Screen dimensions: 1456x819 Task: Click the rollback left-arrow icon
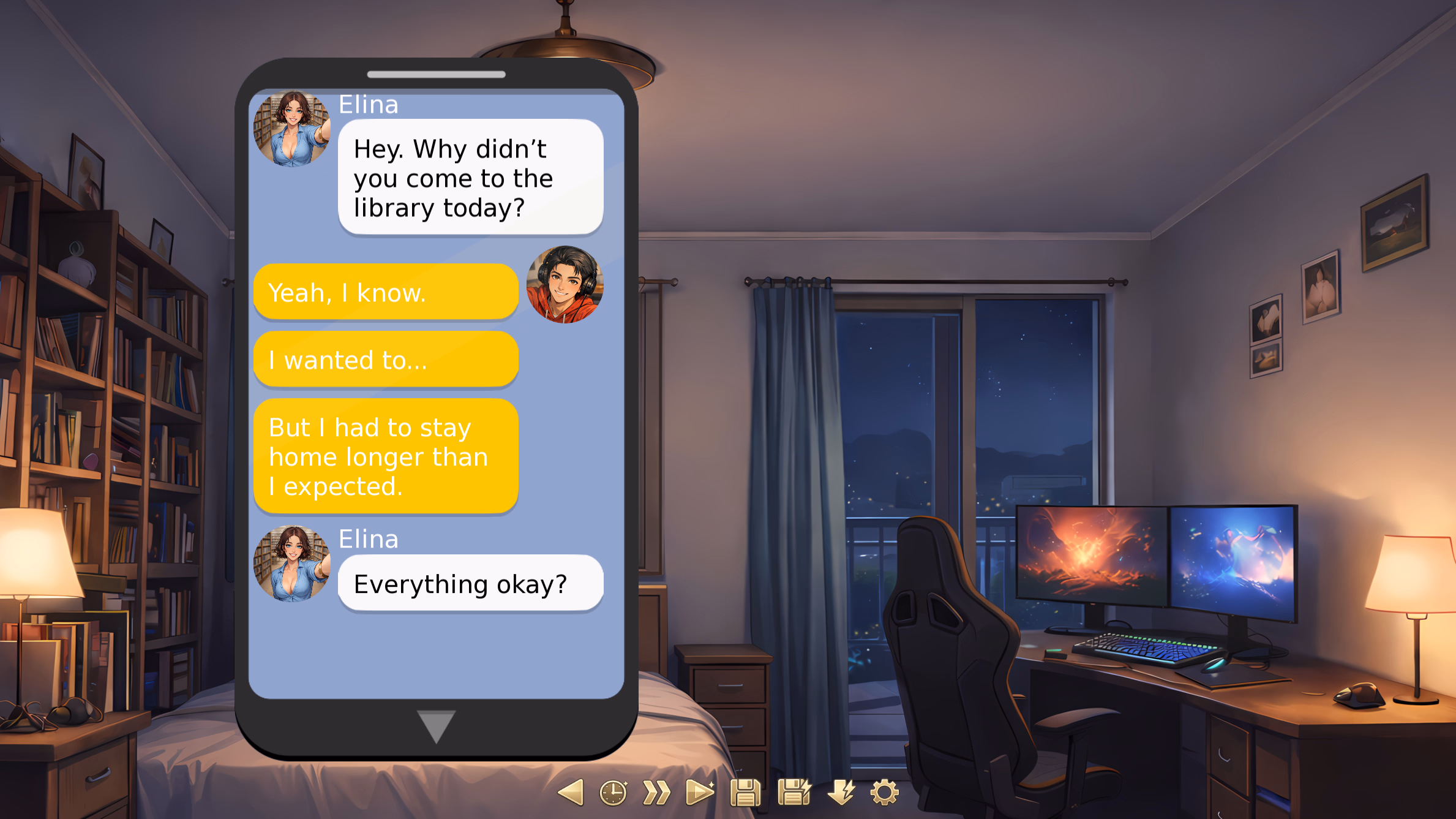[571, 793]
